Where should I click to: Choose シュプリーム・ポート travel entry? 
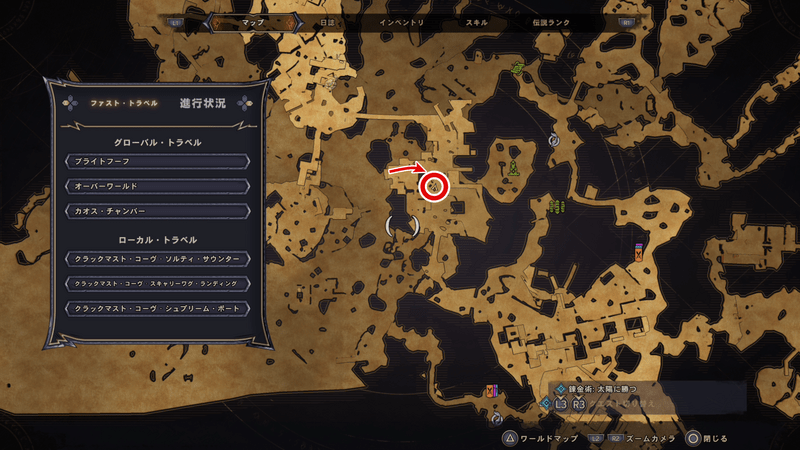156,309
